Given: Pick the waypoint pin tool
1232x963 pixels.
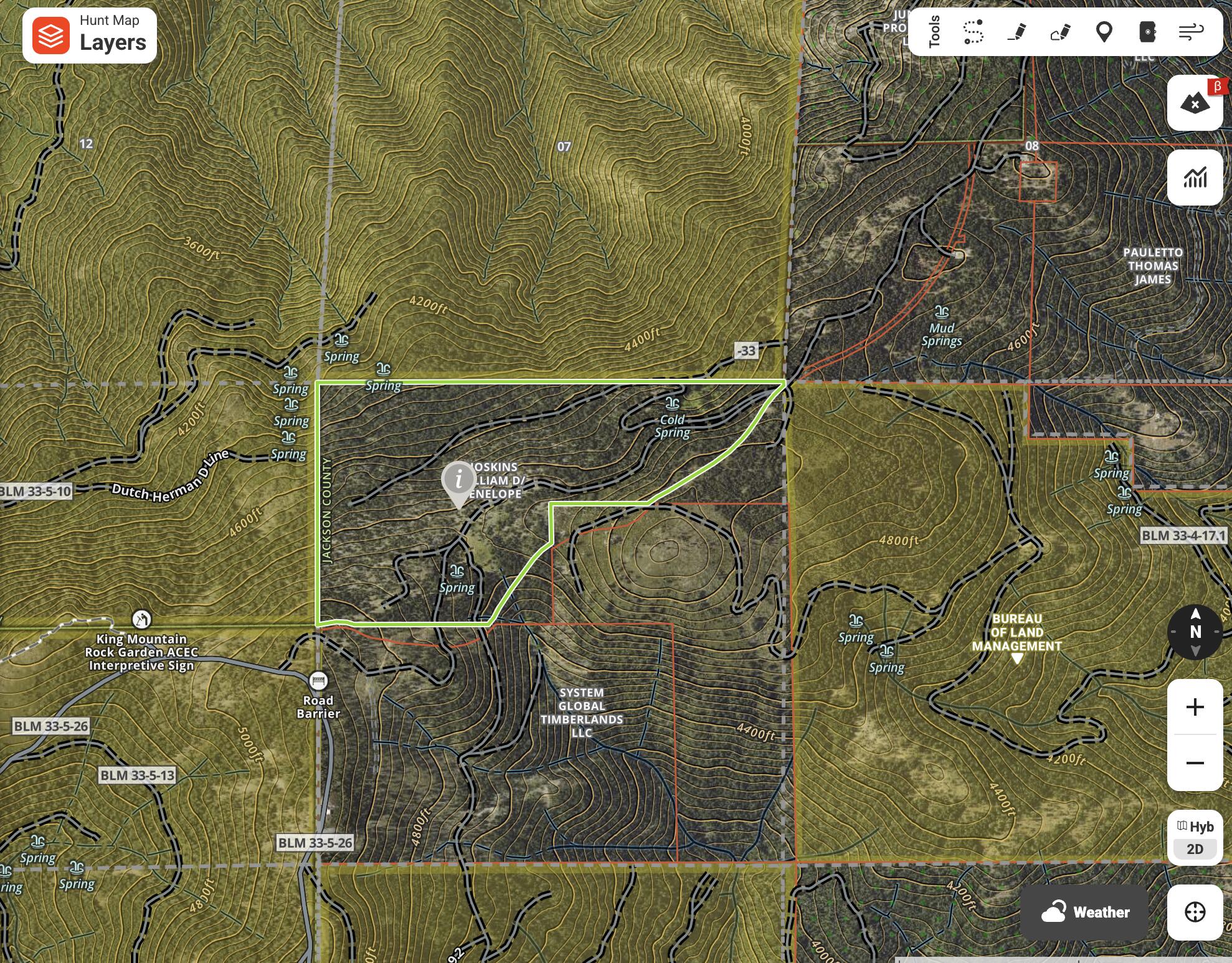Looking at the screenshot, I should tap(1104, 32).
